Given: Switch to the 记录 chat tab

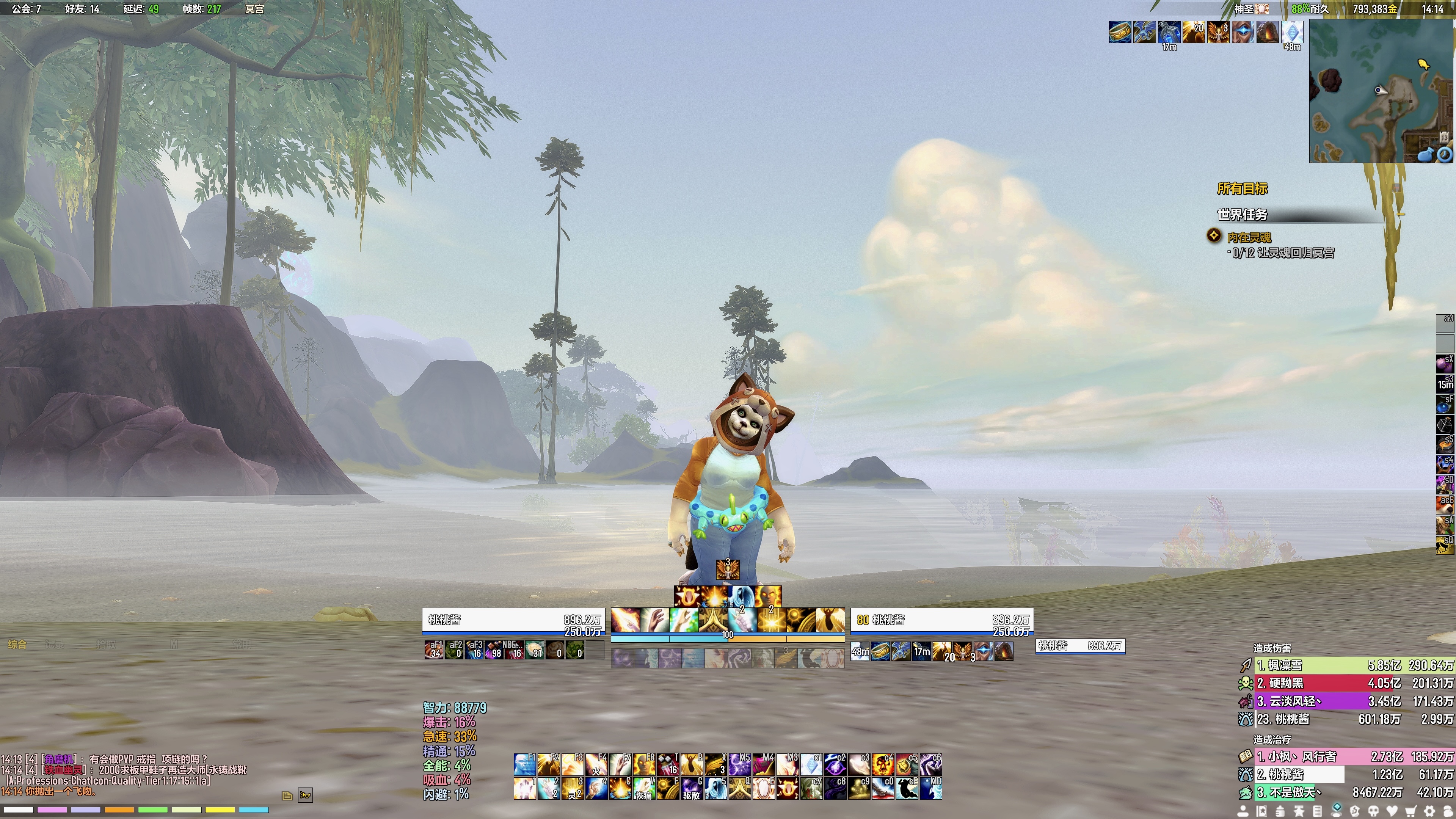Looking at the screenshot, I should click(x=54, y=644).
